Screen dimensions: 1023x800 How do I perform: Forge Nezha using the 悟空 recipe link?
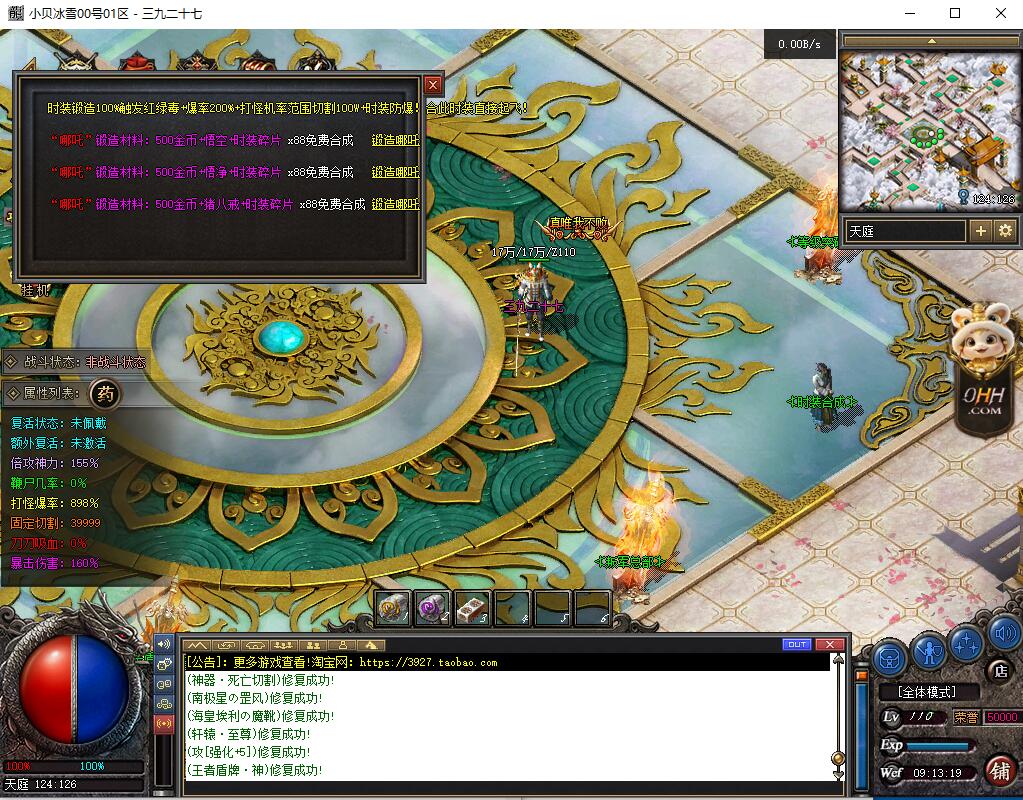pos(395,141)
